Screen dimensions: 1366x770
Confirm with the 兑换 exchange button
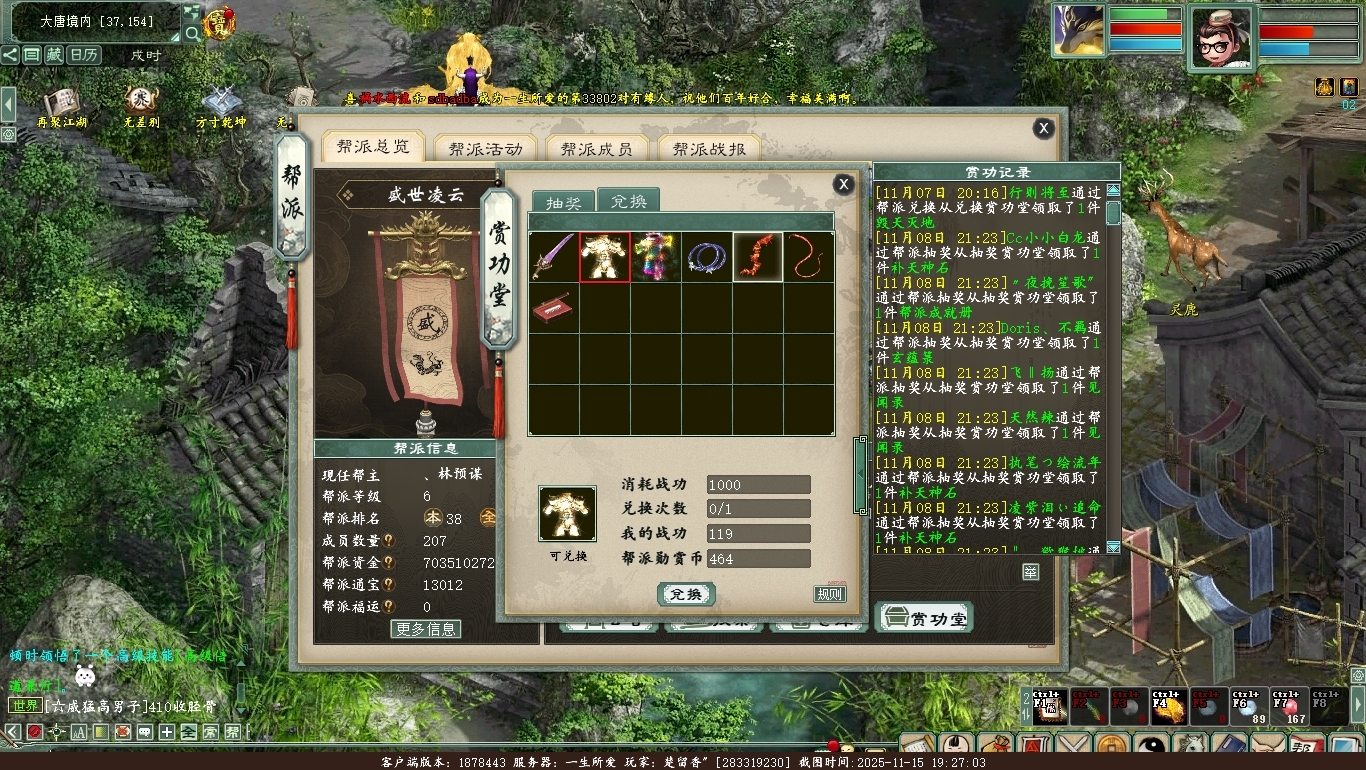tap(686, 594)
